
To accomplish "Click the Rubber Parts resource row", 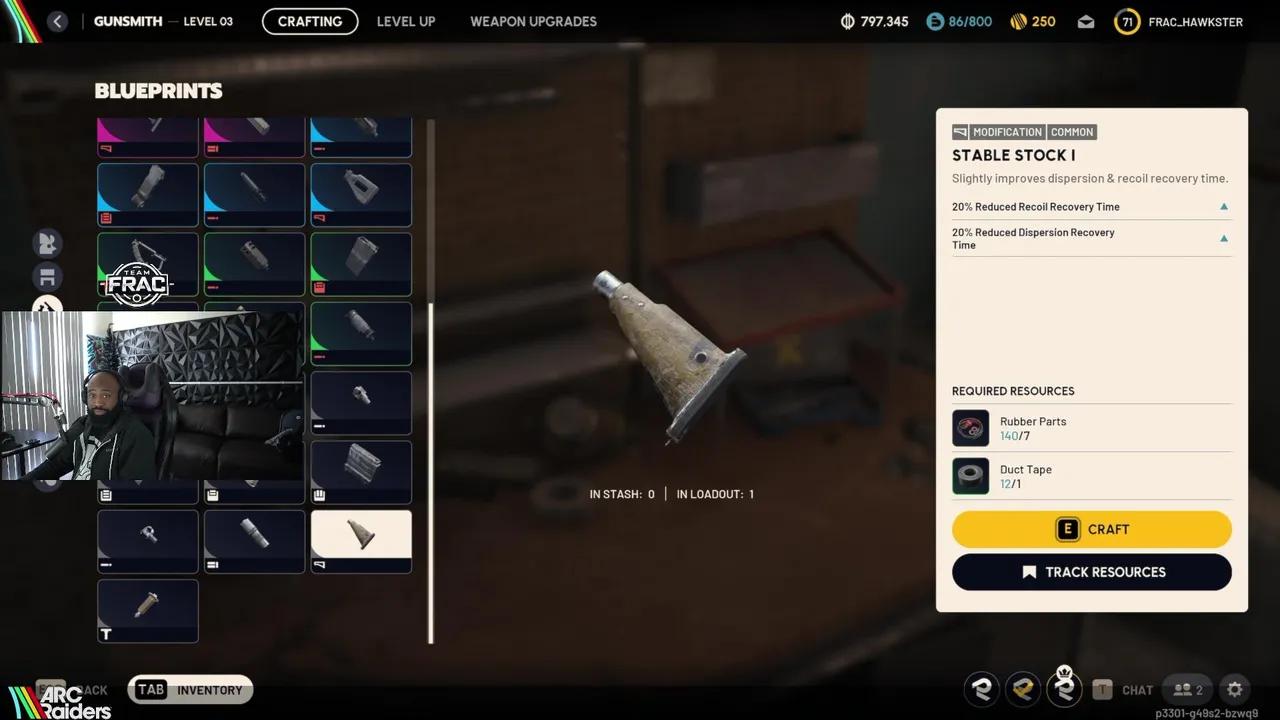I will pos(1091,428).
